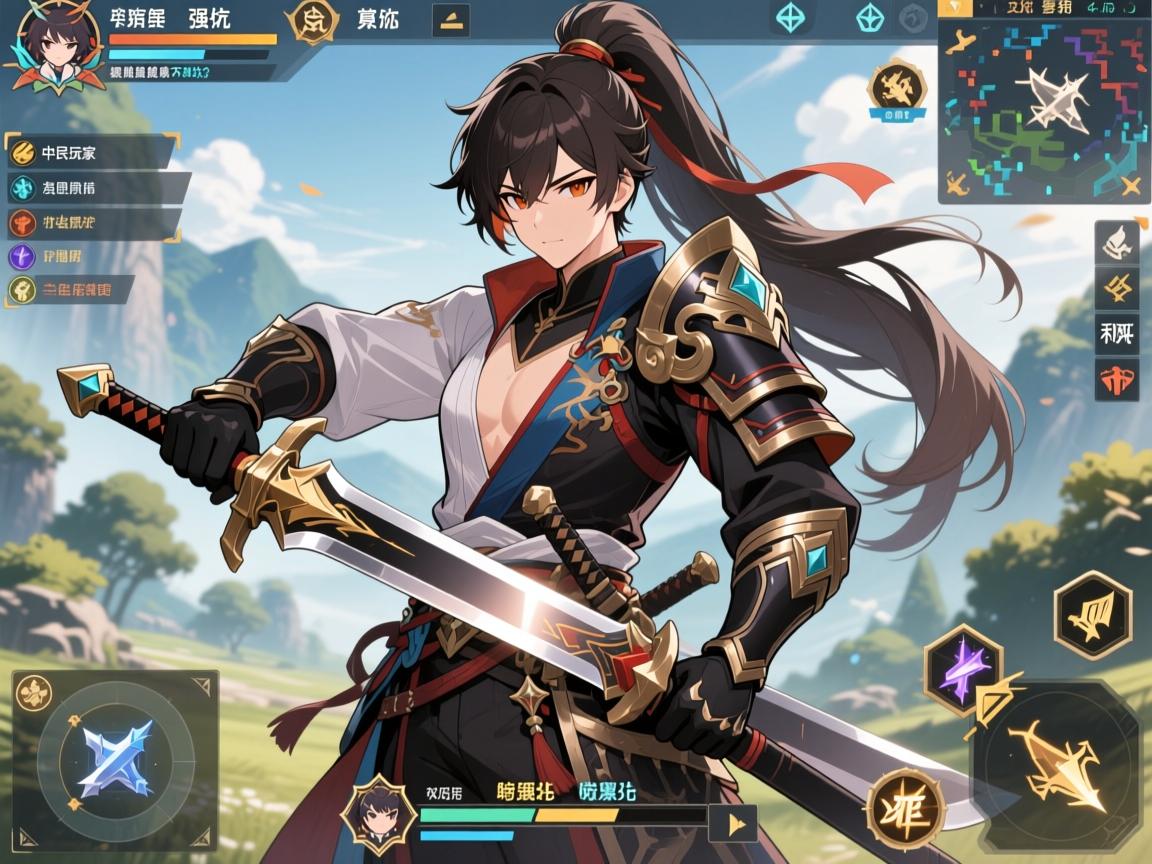Trigger the large golden arrow attack button
The height and width of the screenshot is (864, 1152).
click(x=1060, y=765)
